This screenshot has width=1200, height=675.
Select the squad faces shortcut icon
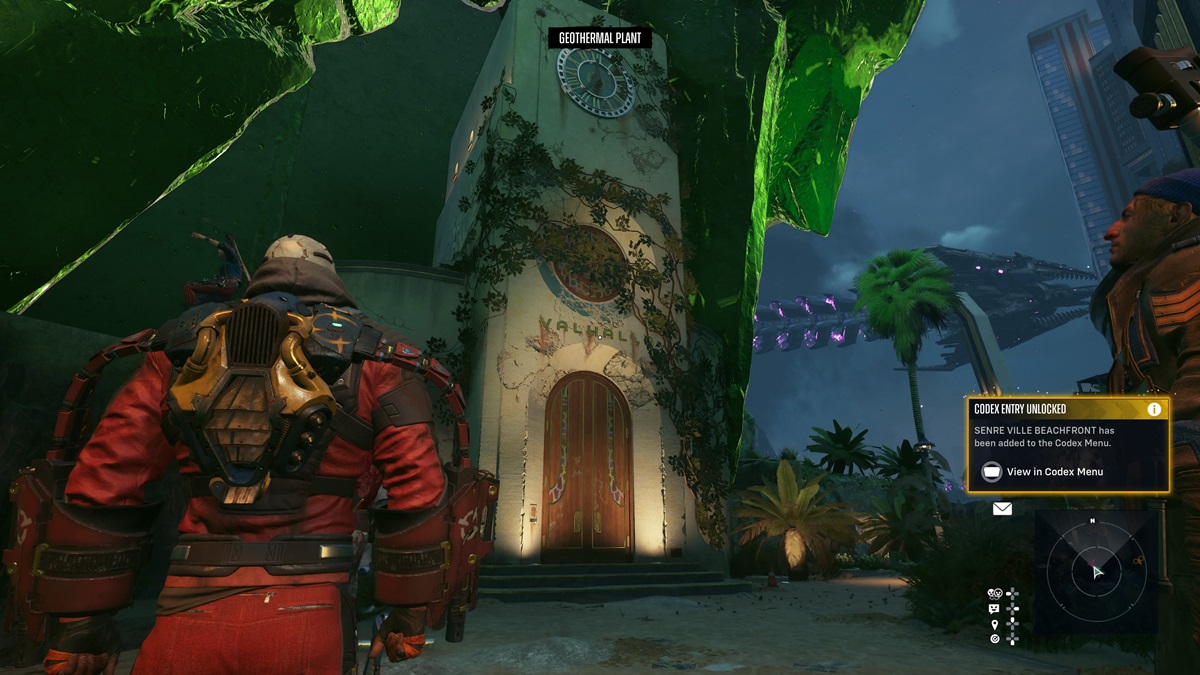[x=995, y=593]
